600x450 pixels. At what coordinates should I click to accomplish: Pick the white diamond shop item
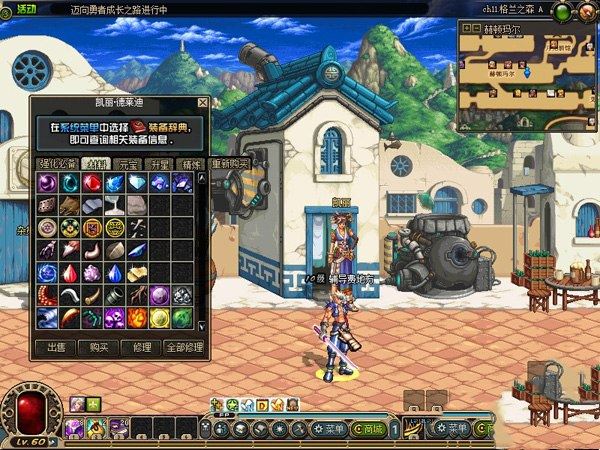[136, 182]
